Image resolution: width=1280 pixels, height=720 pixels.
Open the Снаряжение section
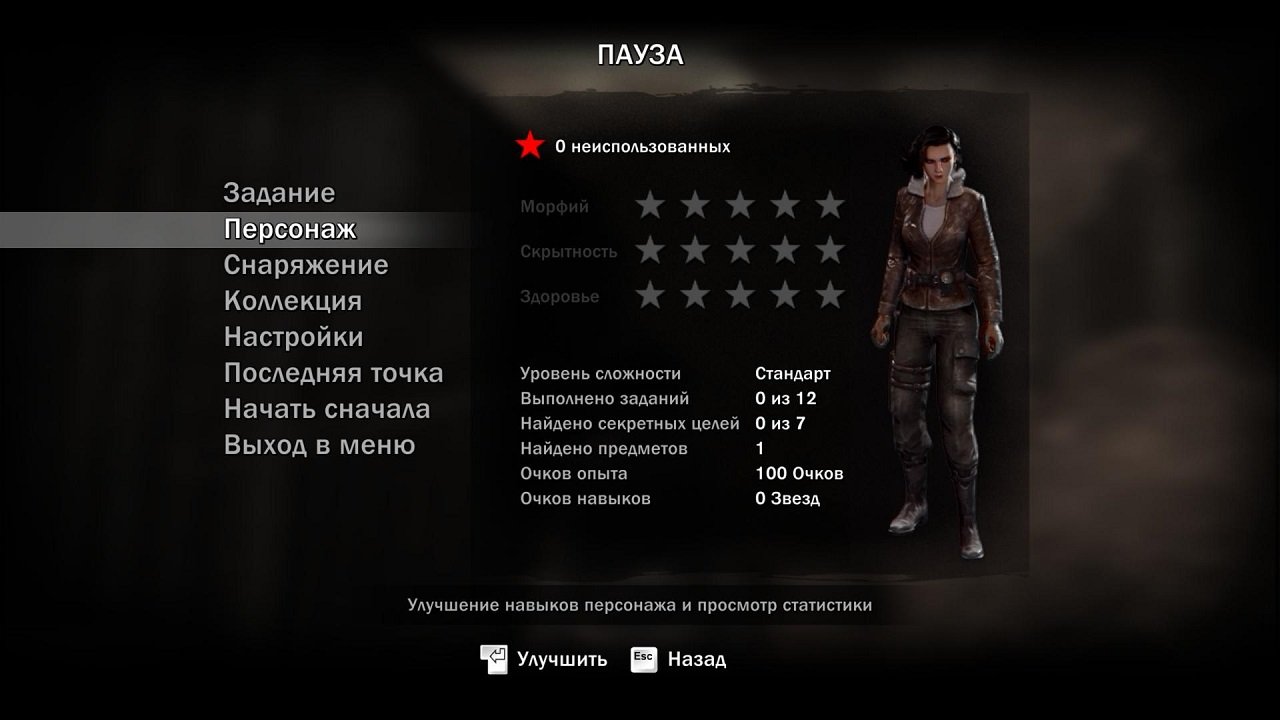click(307, 265)
